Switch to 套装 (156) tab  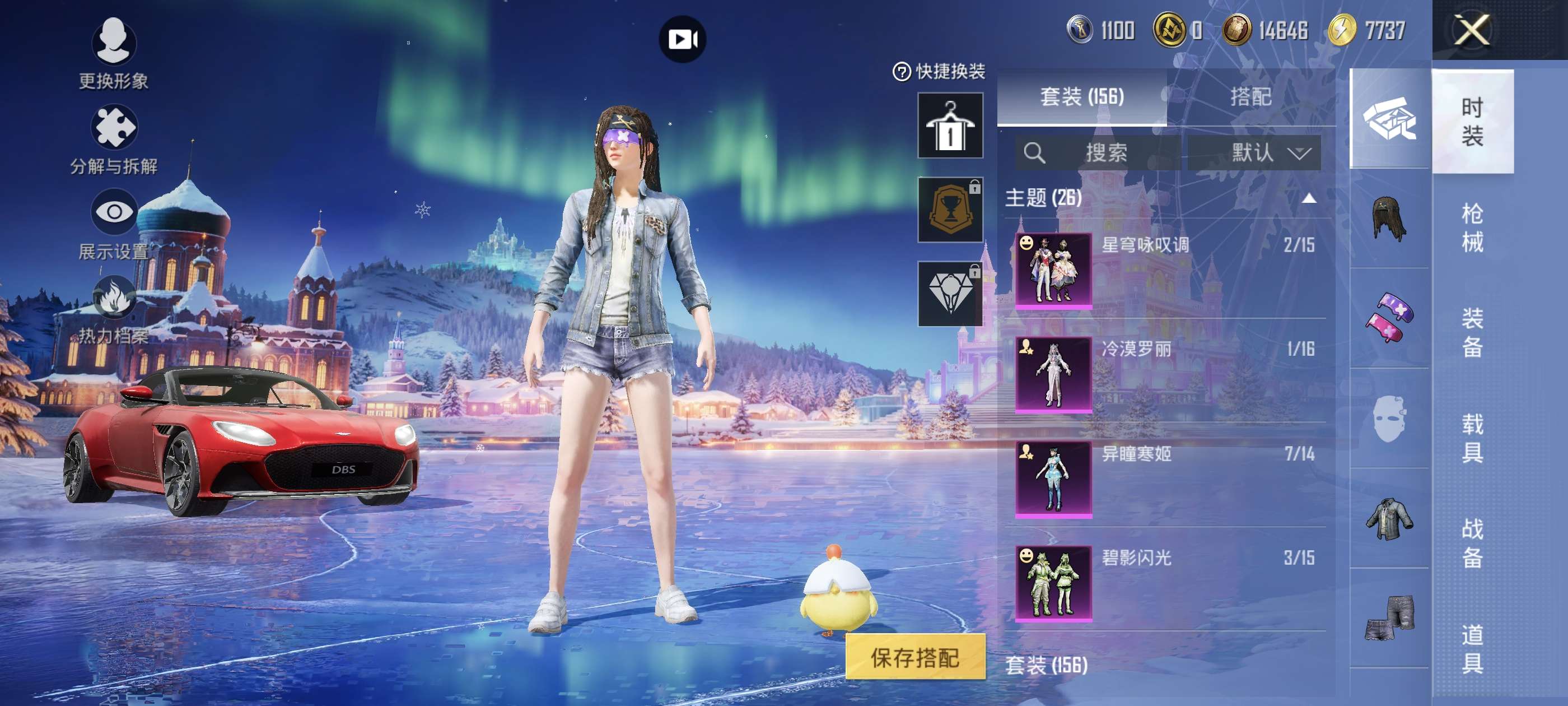pyautogui.click(x=1082, y=97)
